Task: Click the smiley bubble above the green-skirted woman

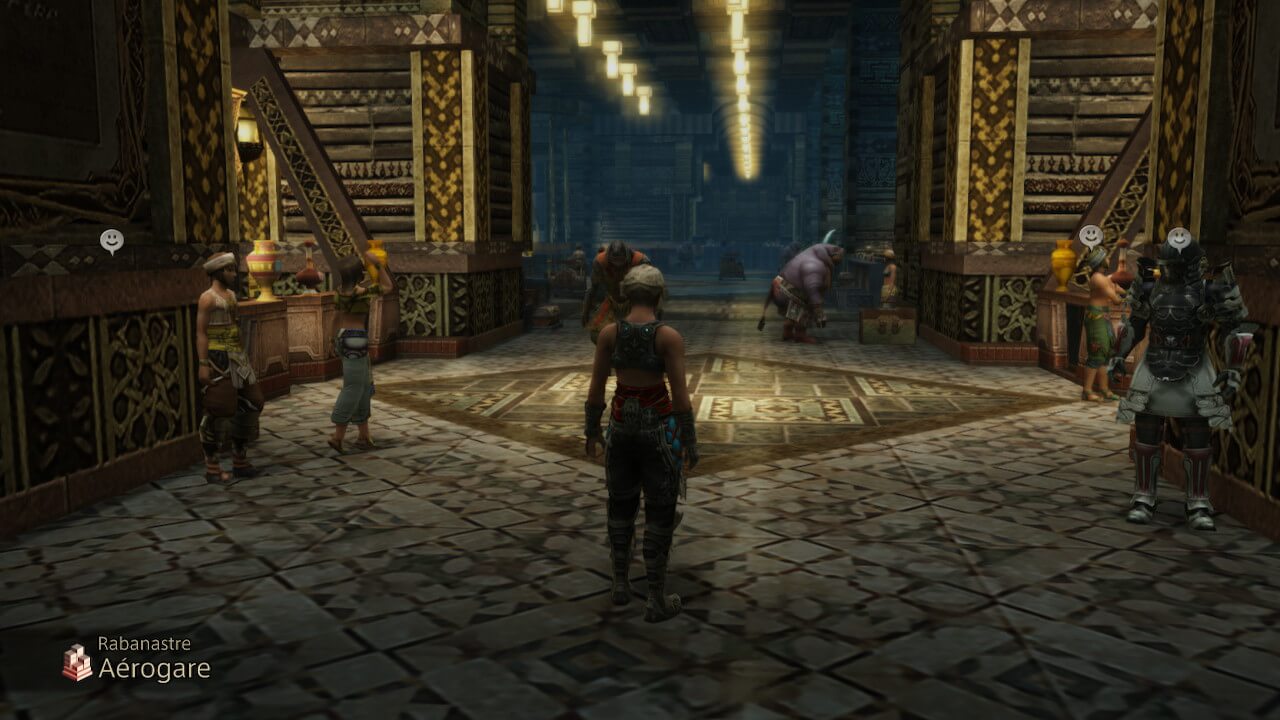Action: (1090, 235)
